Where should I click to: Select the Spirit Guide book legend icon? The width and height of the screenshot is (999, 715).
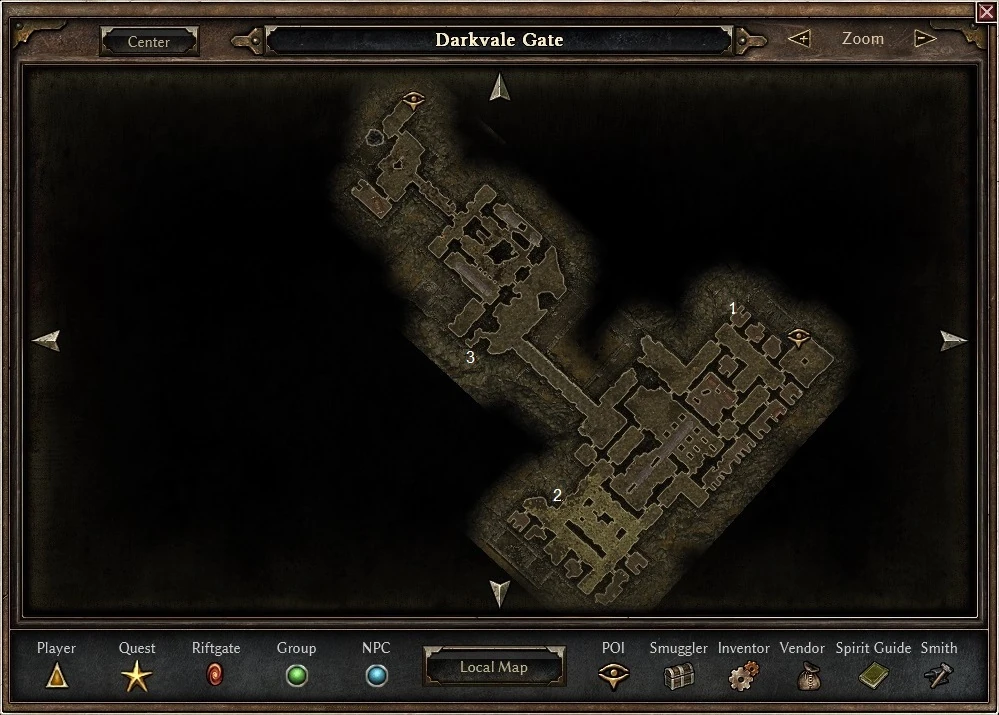[873, 677]
